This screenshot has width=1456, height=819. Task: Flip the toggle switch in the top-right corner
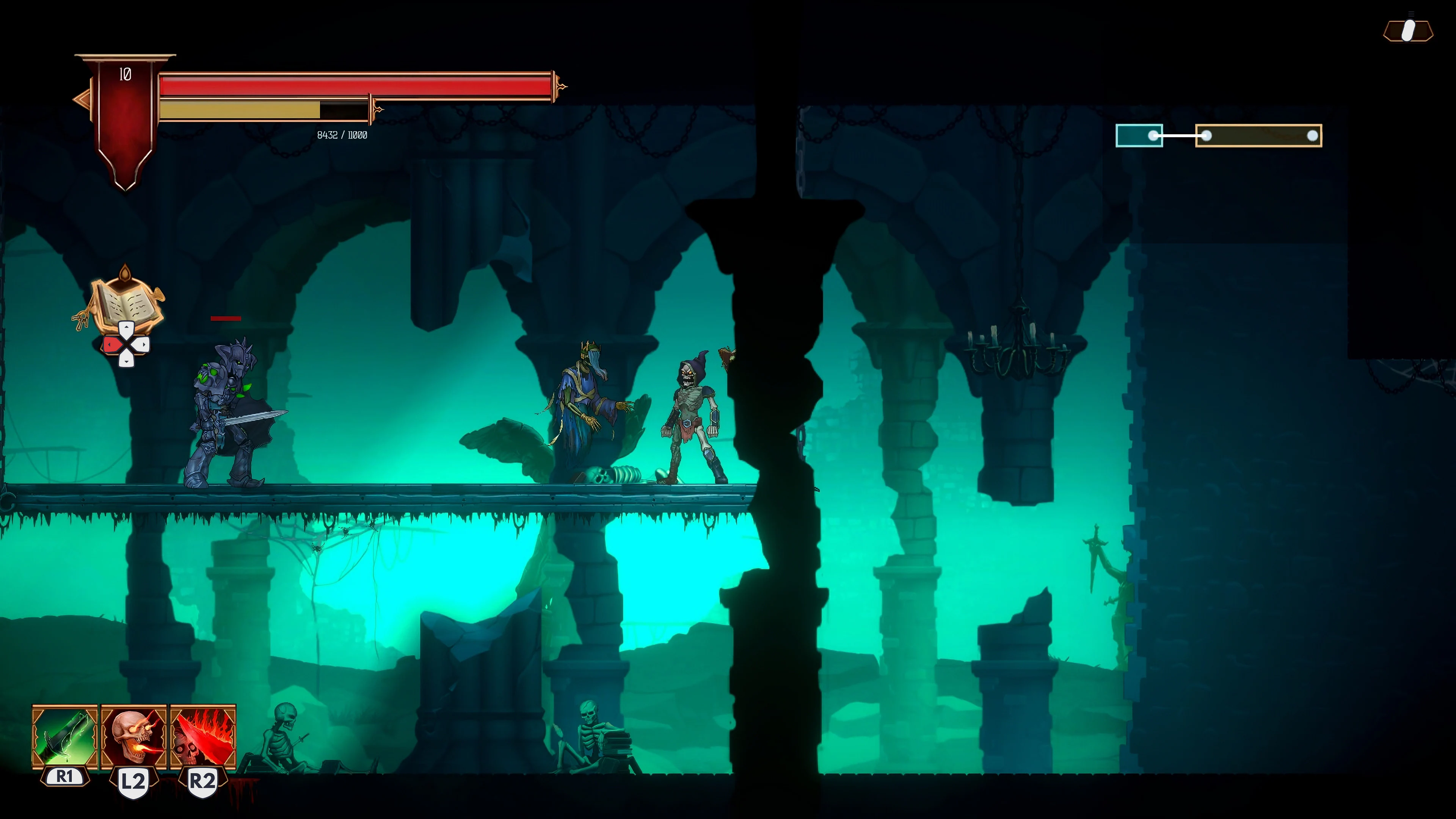click(x=1408, y=31)
